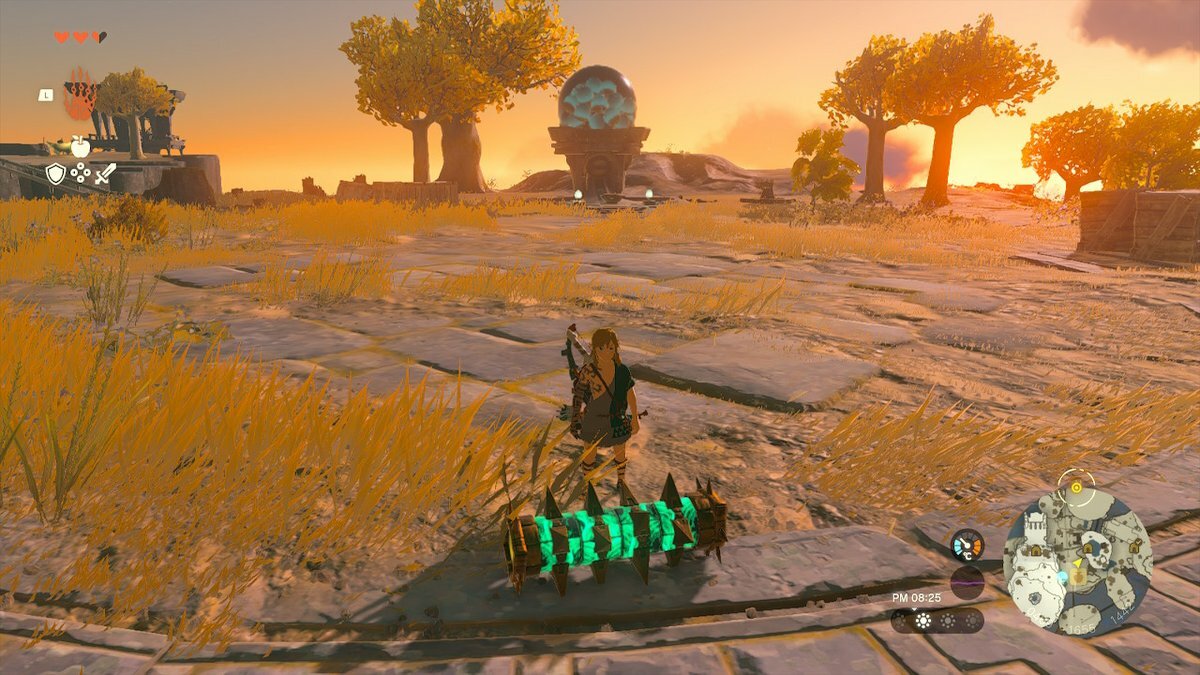Select the yellow objective marker on minimap
The image size is (1200, 675).
pos(1076,488)
